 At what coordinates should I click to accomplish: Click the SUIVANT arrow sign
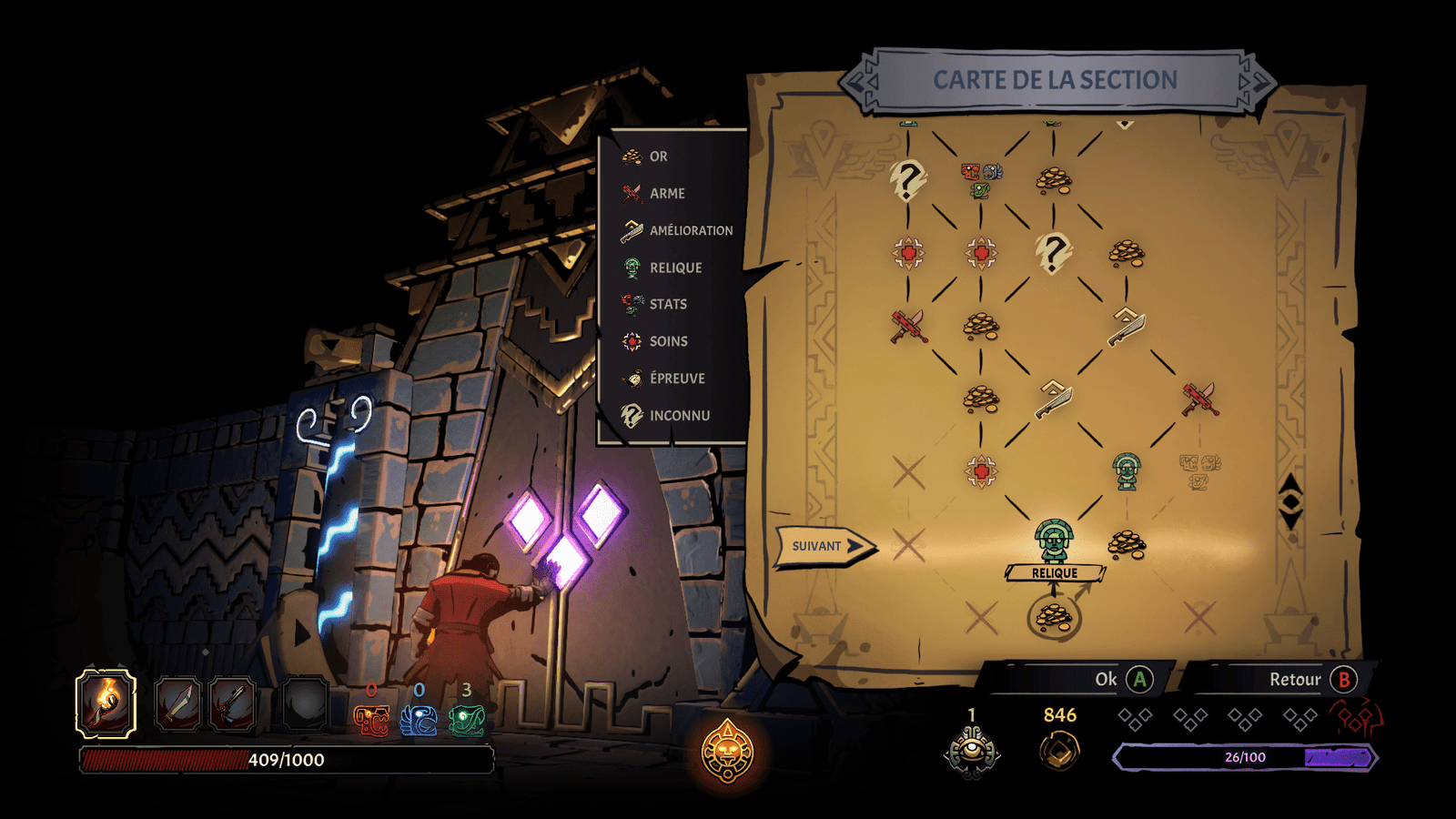824,546
